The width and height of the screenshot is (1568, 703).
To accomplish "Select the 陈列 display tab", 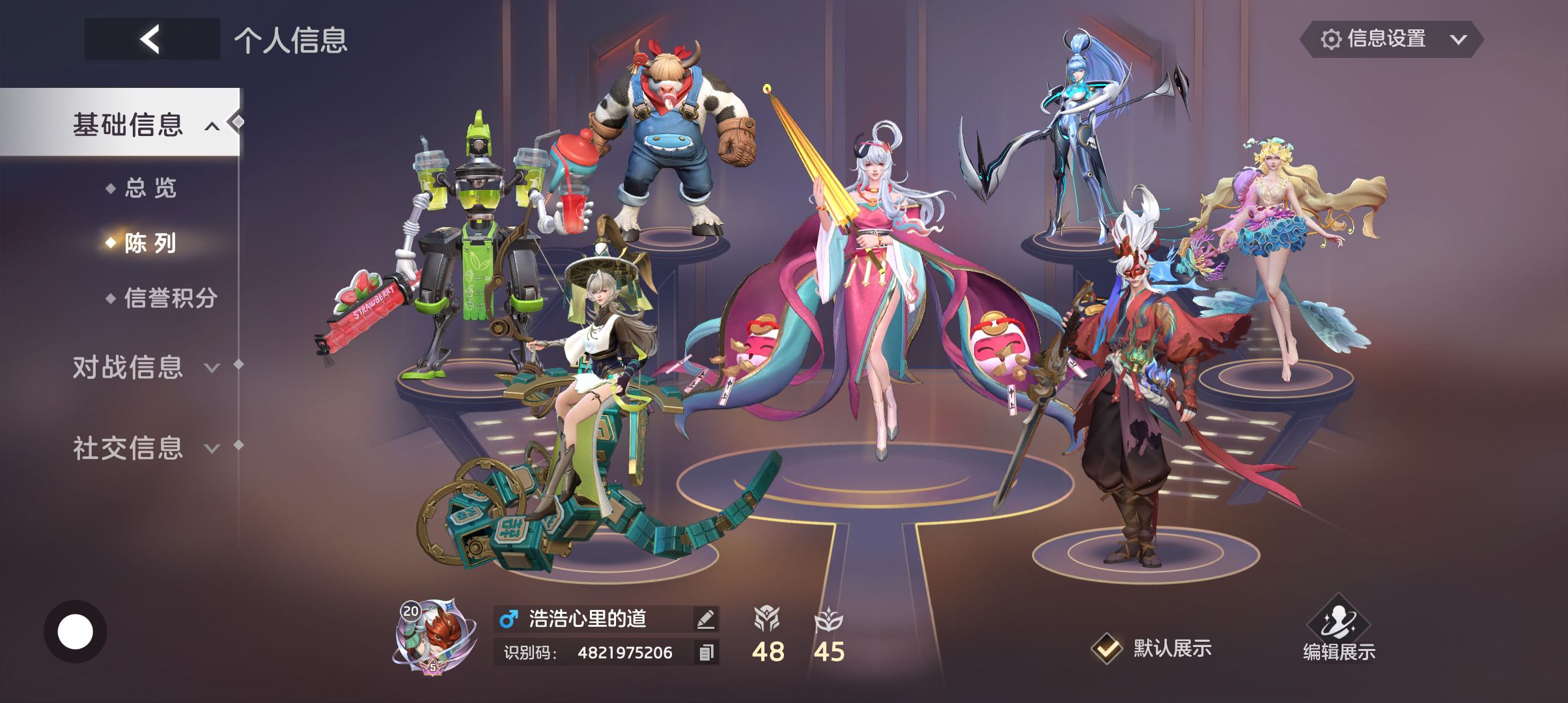I will (150, 243).
